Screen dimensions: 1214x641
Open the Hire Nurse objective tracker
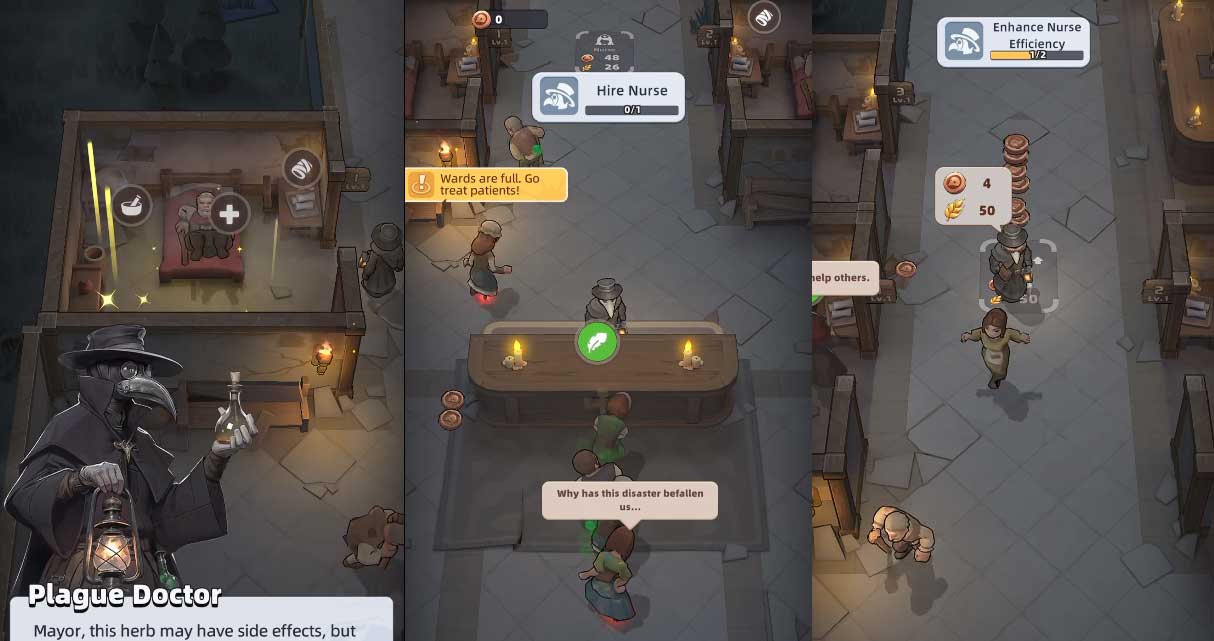coord(608,97)
